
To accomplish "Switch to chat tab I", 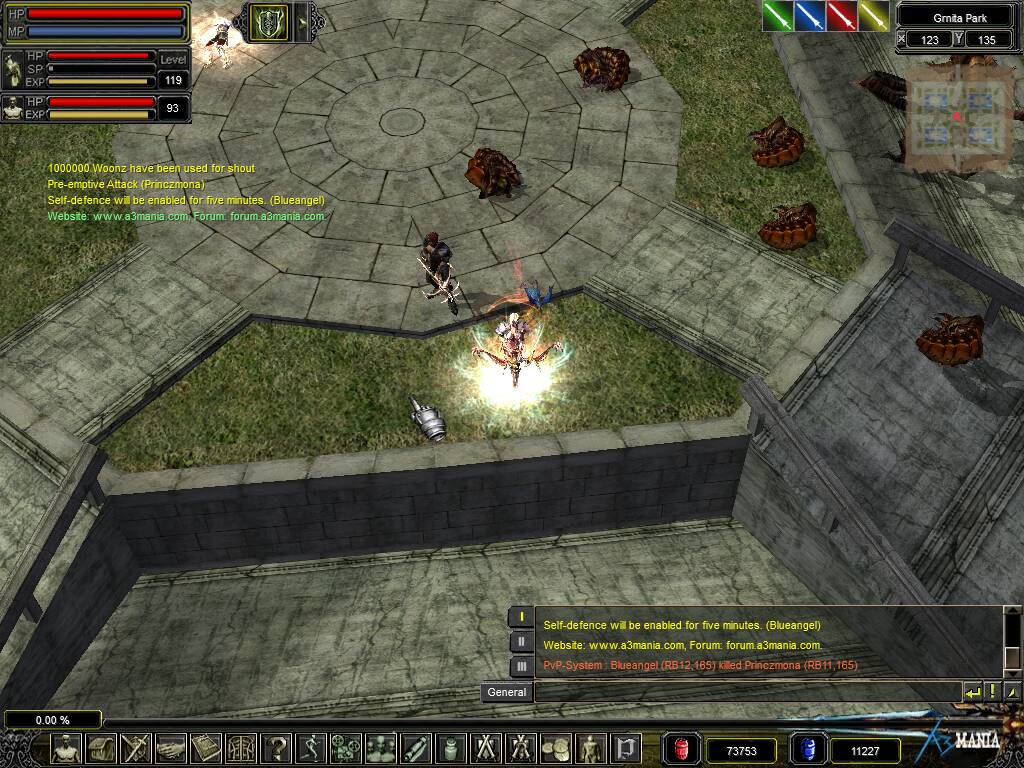I will pos(521,618).
